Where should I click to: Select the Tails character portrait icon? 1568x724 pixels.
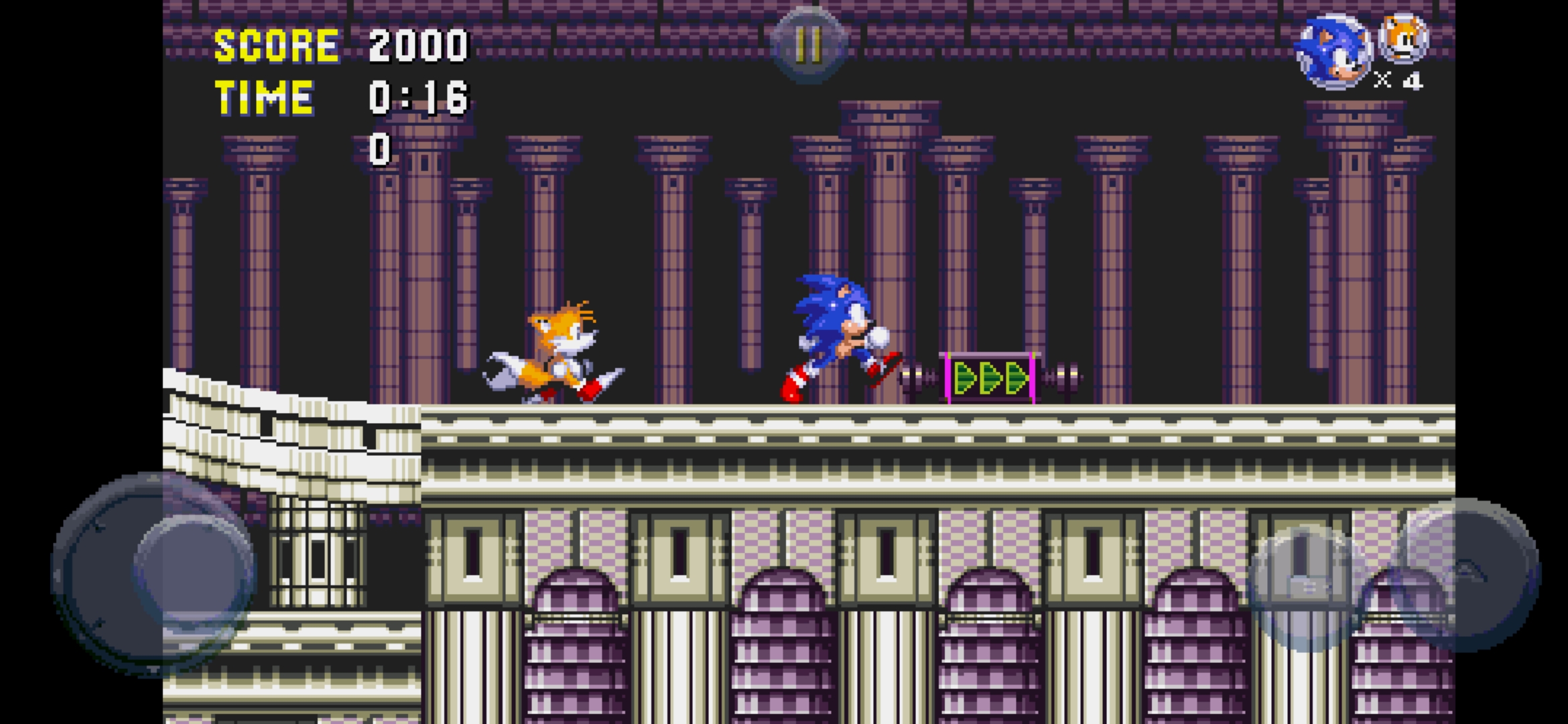(1403, 39)
